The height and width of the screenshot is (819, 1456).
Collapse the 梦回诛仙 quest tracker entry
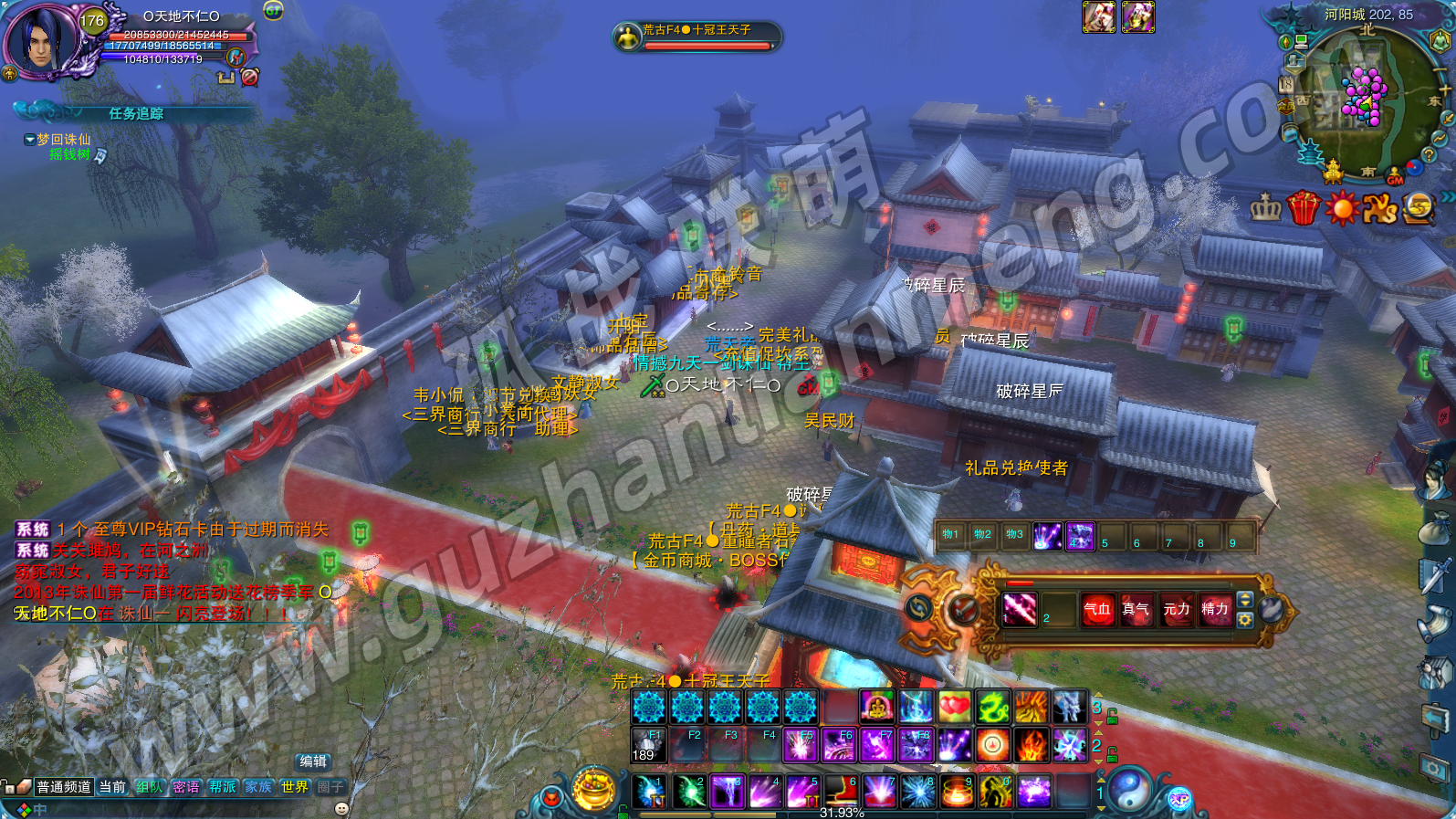[x=30, y=140]
